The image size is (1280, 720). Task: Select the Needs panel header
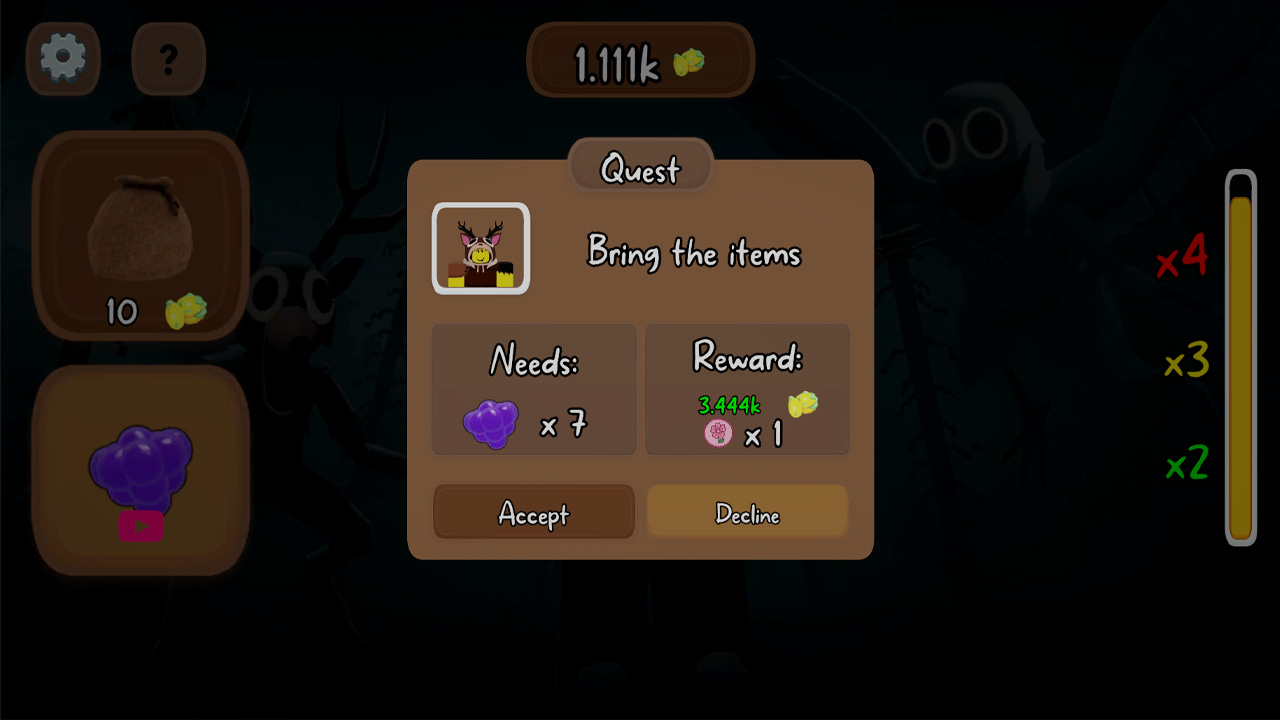533,362
